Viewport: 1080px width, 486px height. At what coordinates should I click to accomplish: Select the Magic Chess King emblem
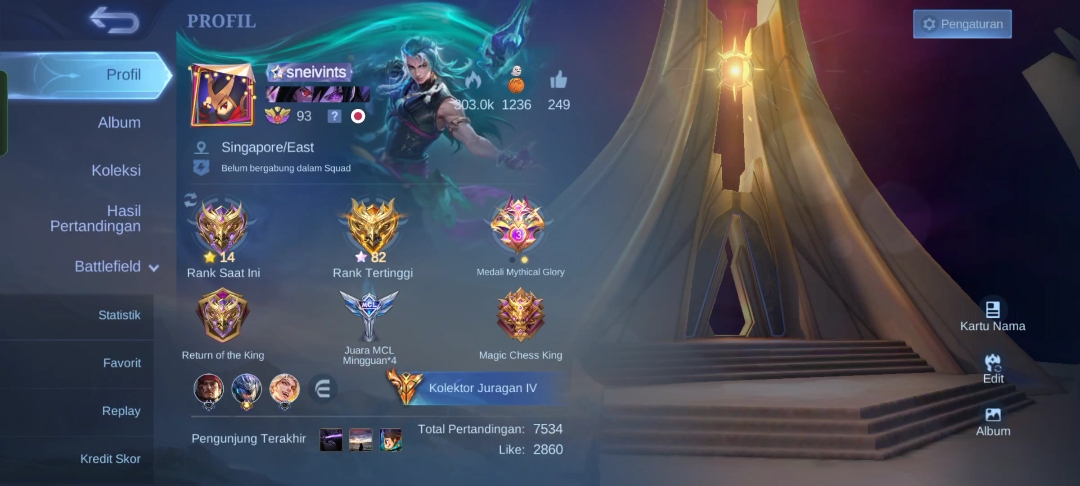tap(520, 316)
